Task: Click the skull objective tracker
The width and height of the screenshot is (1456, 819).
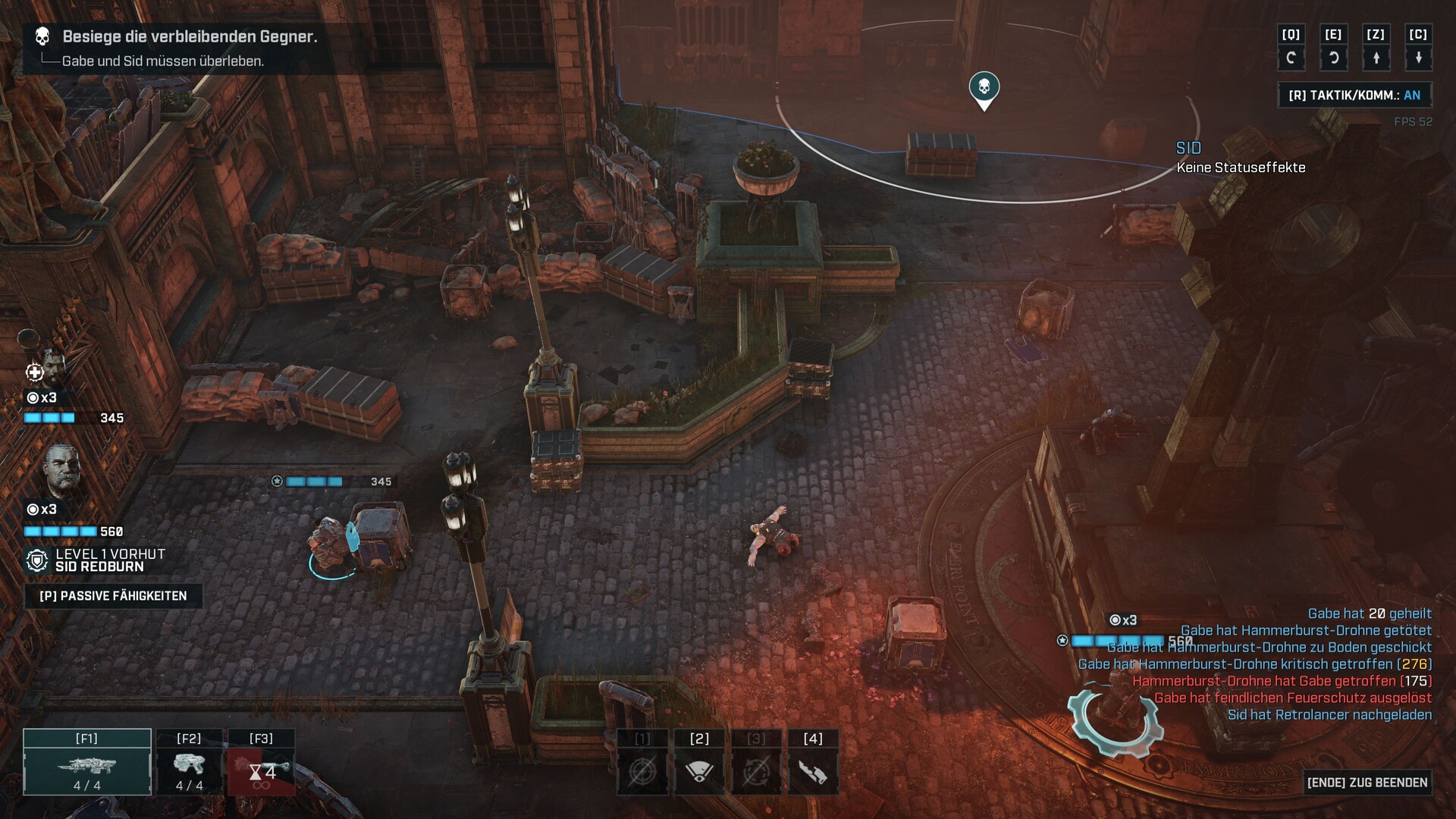Action: (x=42, y=36)
